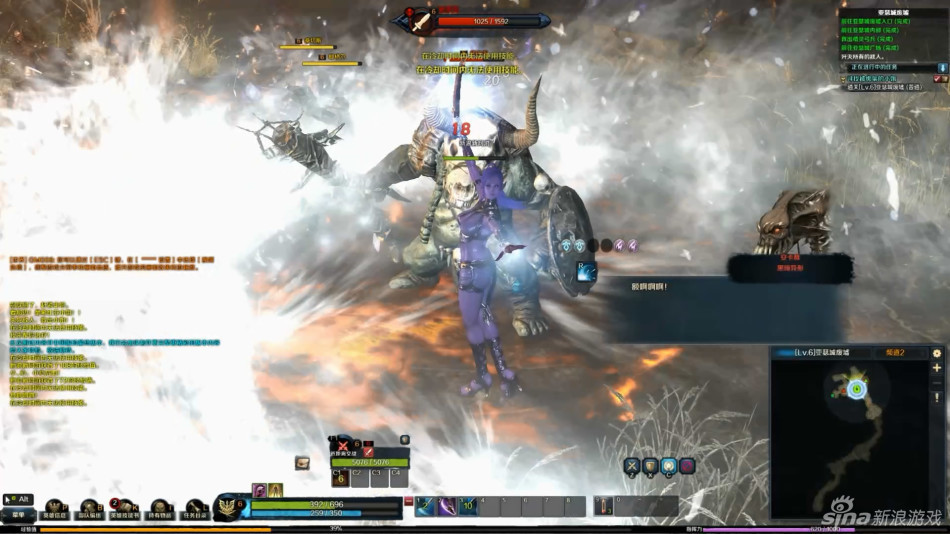Select troop squad slot C1
Viewport: 950px width, 534px height.
340,478
